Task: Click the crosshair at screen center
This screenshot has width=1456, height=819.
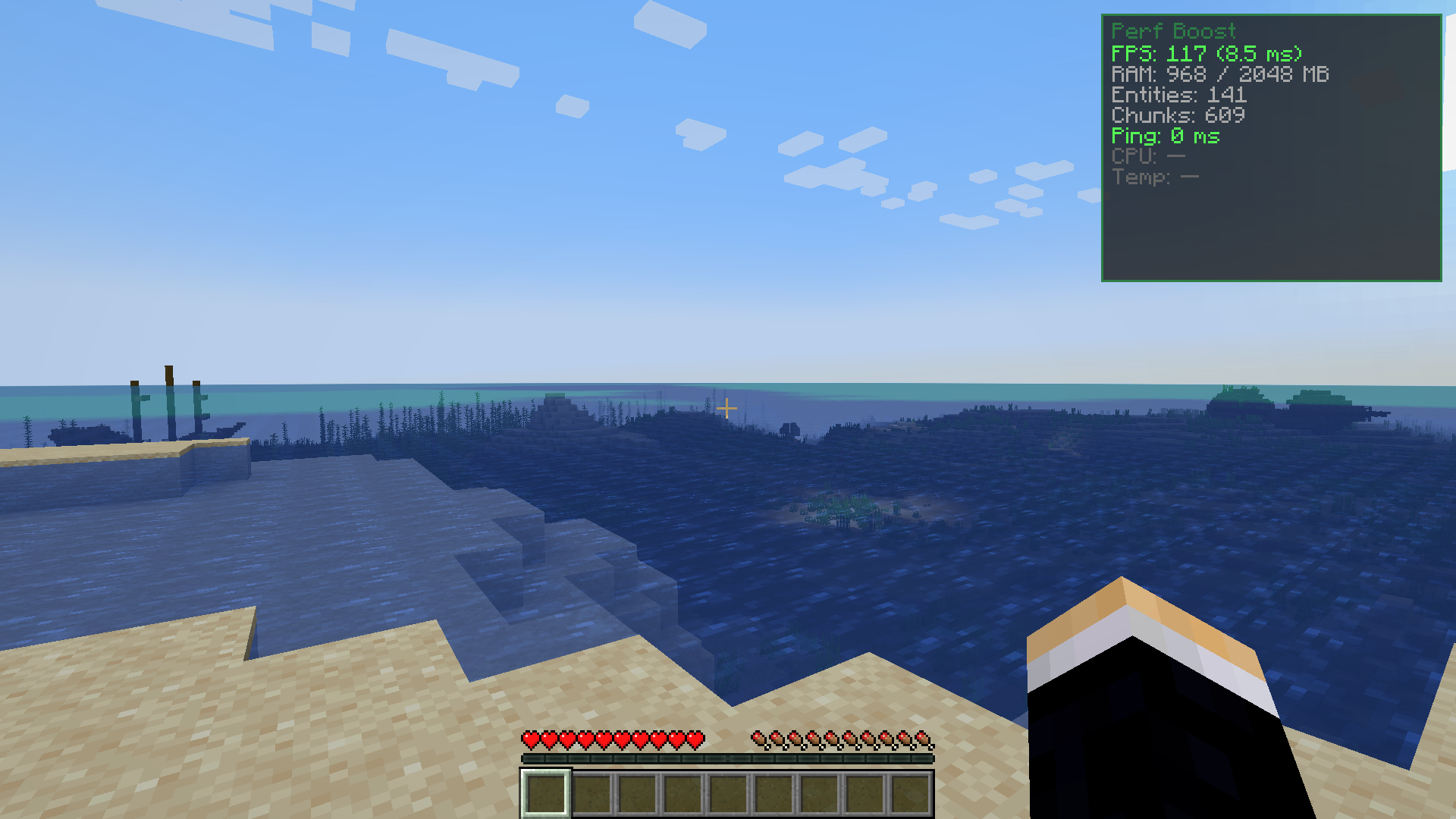Action: click(x=728, y=408)
